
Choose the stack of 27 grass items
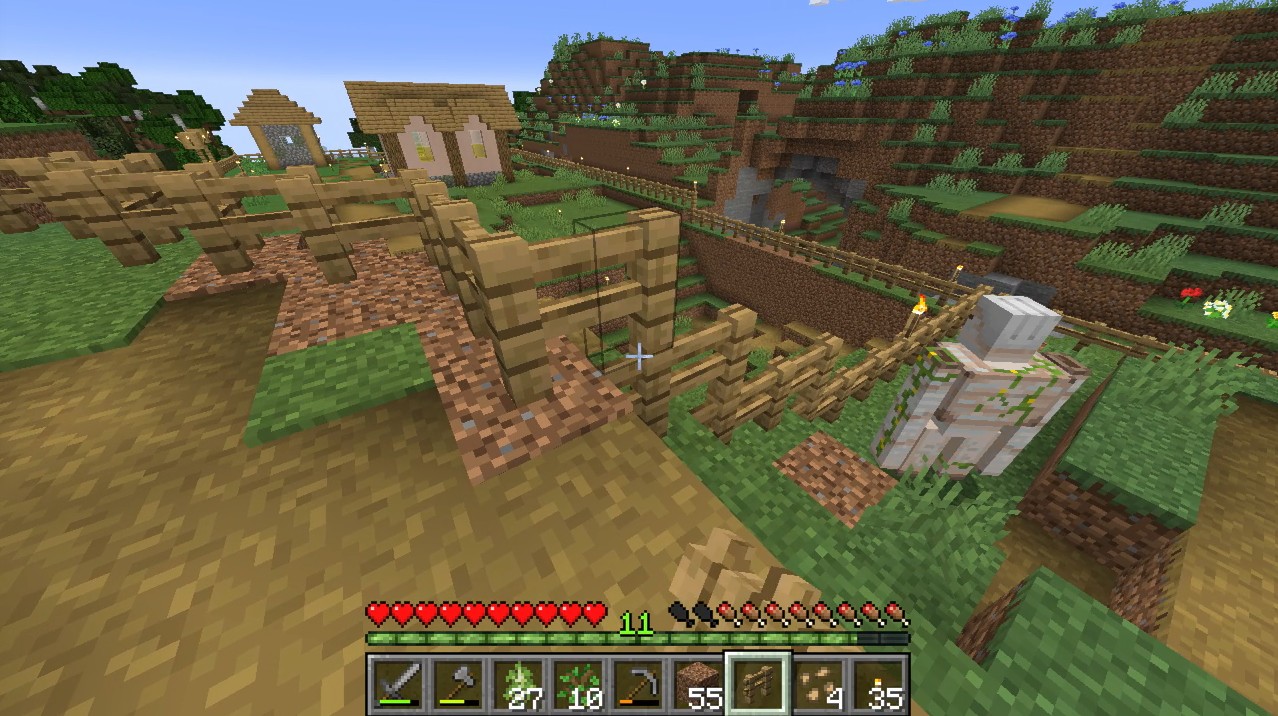click(518, 685)
